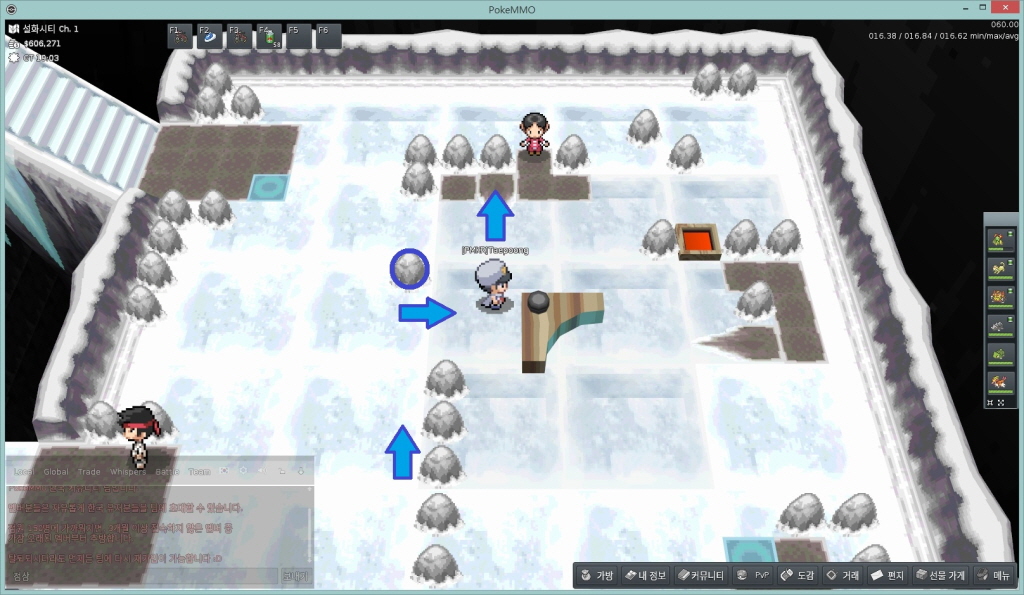The image size is (1024, 595).
Task: Close the PokeMMO window
Action: click(x=1000, y=8)
